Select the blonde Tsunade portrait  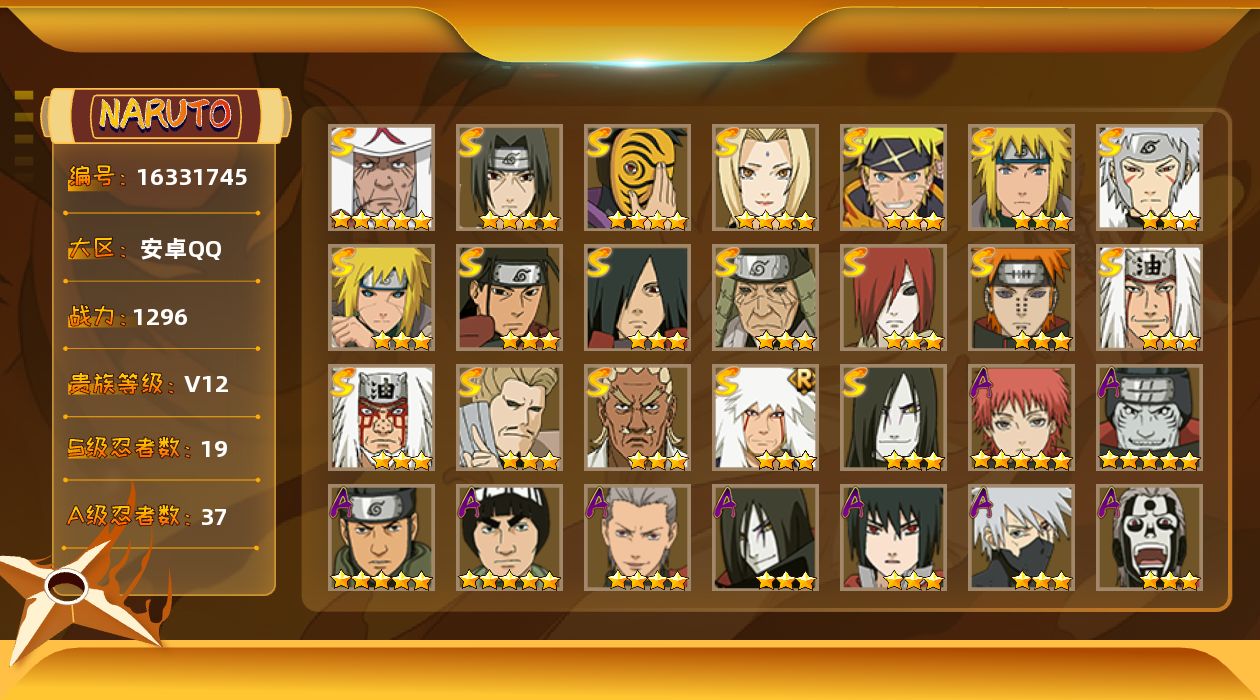[x=765, y=177]
